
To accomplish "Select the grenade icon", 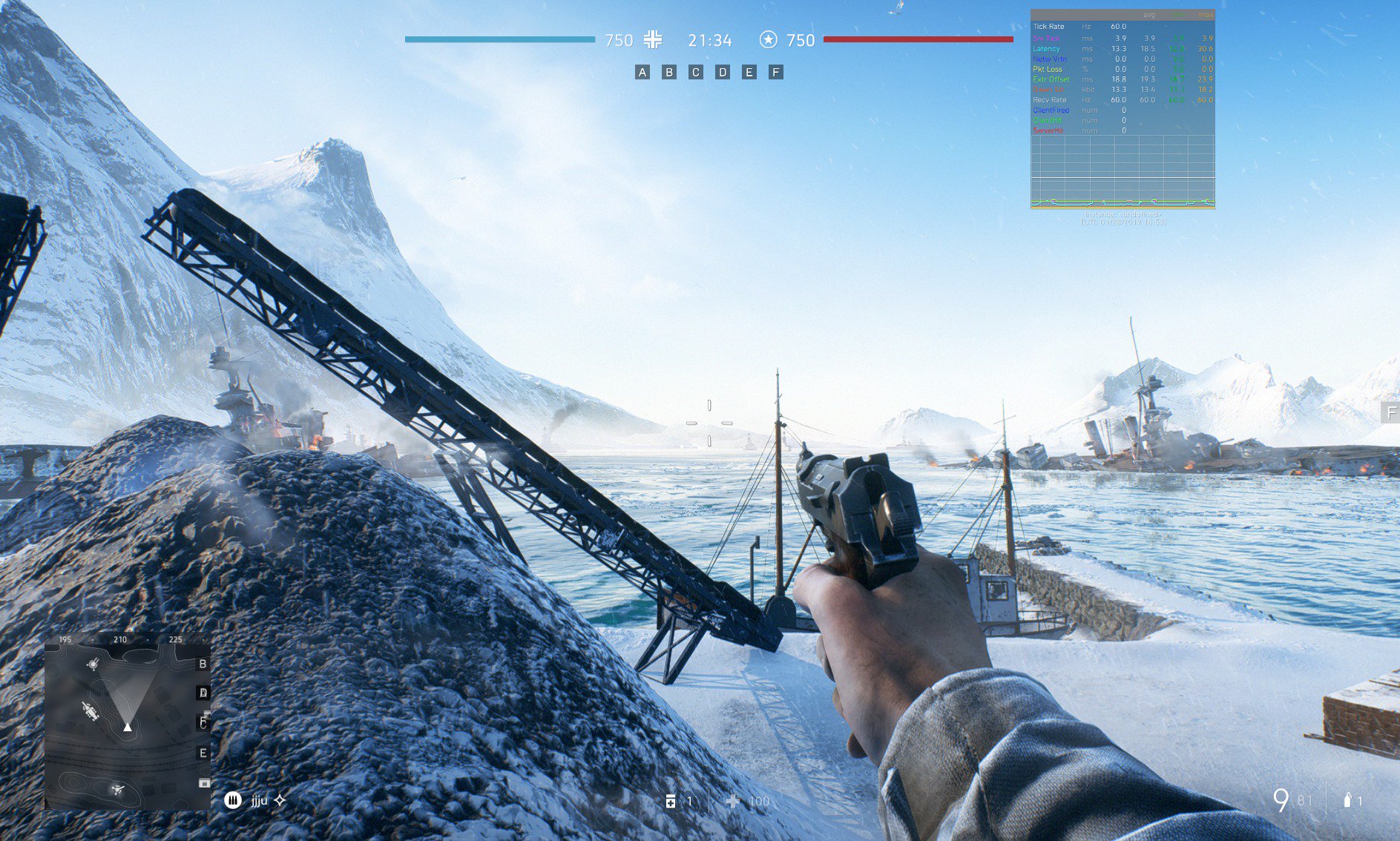I will [x=1347, y=800].
